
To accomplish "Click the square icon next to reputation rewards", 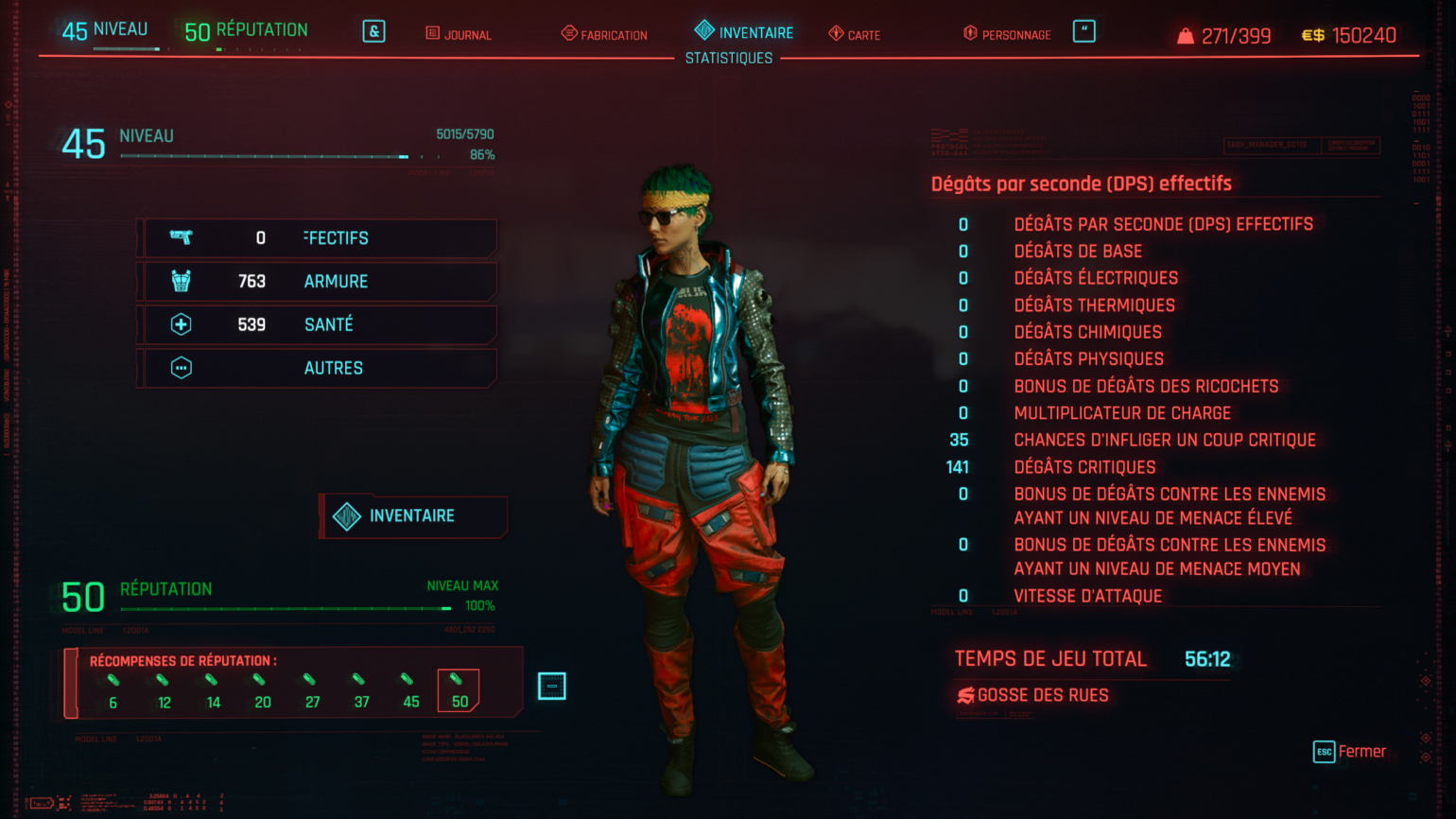I will [551, 687].
